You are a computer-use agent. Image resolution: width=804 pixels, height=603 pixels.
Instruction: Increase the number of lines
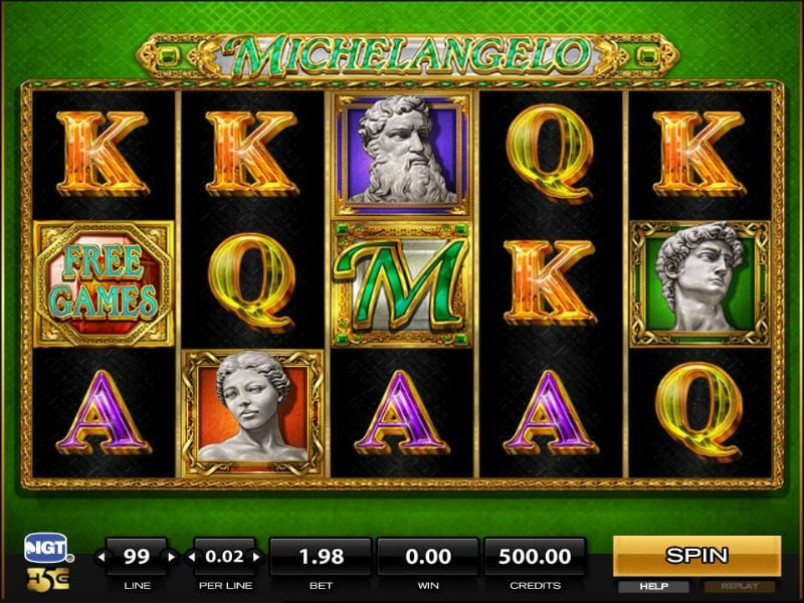(x=172, y=556)
